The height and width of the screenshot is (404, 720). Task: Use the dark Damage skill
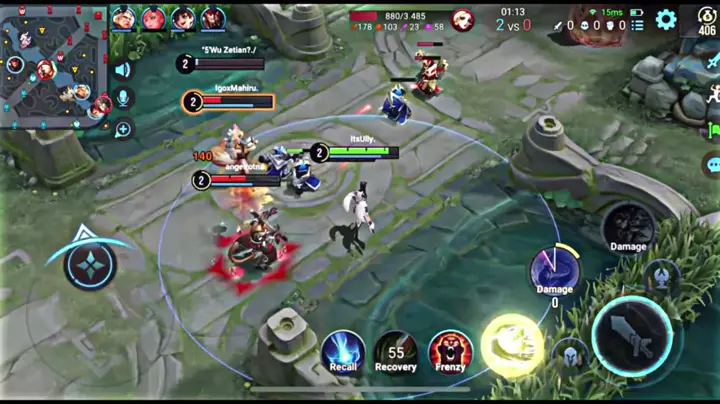628,226
